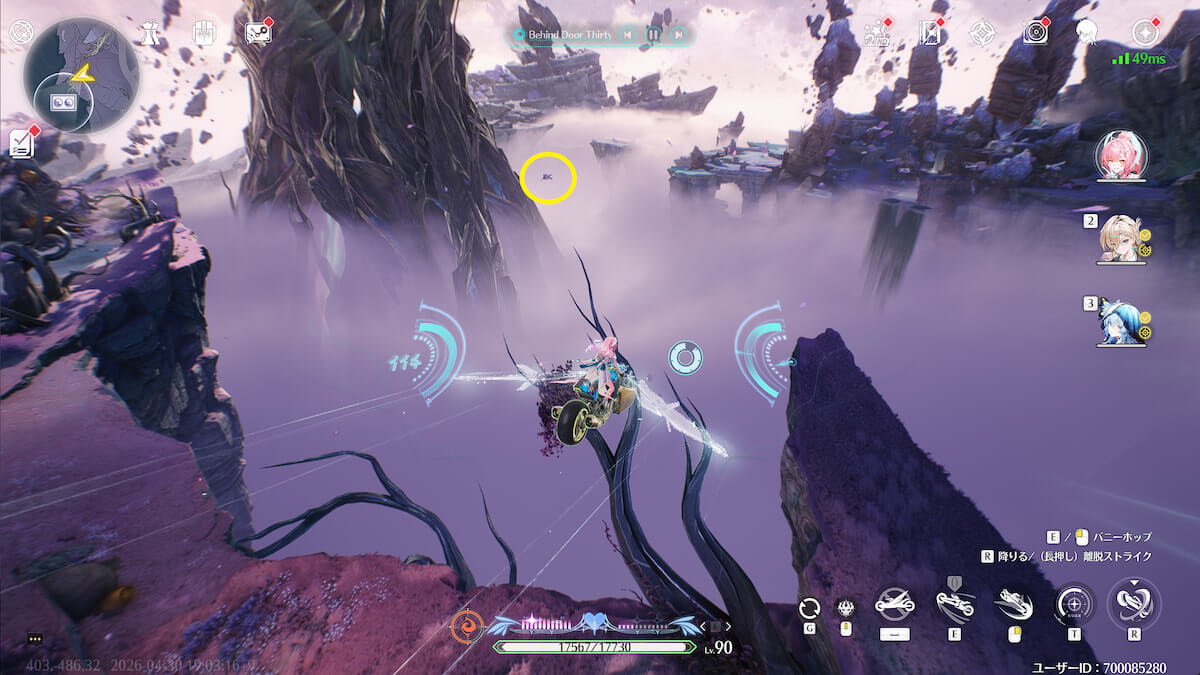Switch to the blonde character in slot 2
The height and width of the screenshot is (675, 1200).
(x=1122, y=240)
